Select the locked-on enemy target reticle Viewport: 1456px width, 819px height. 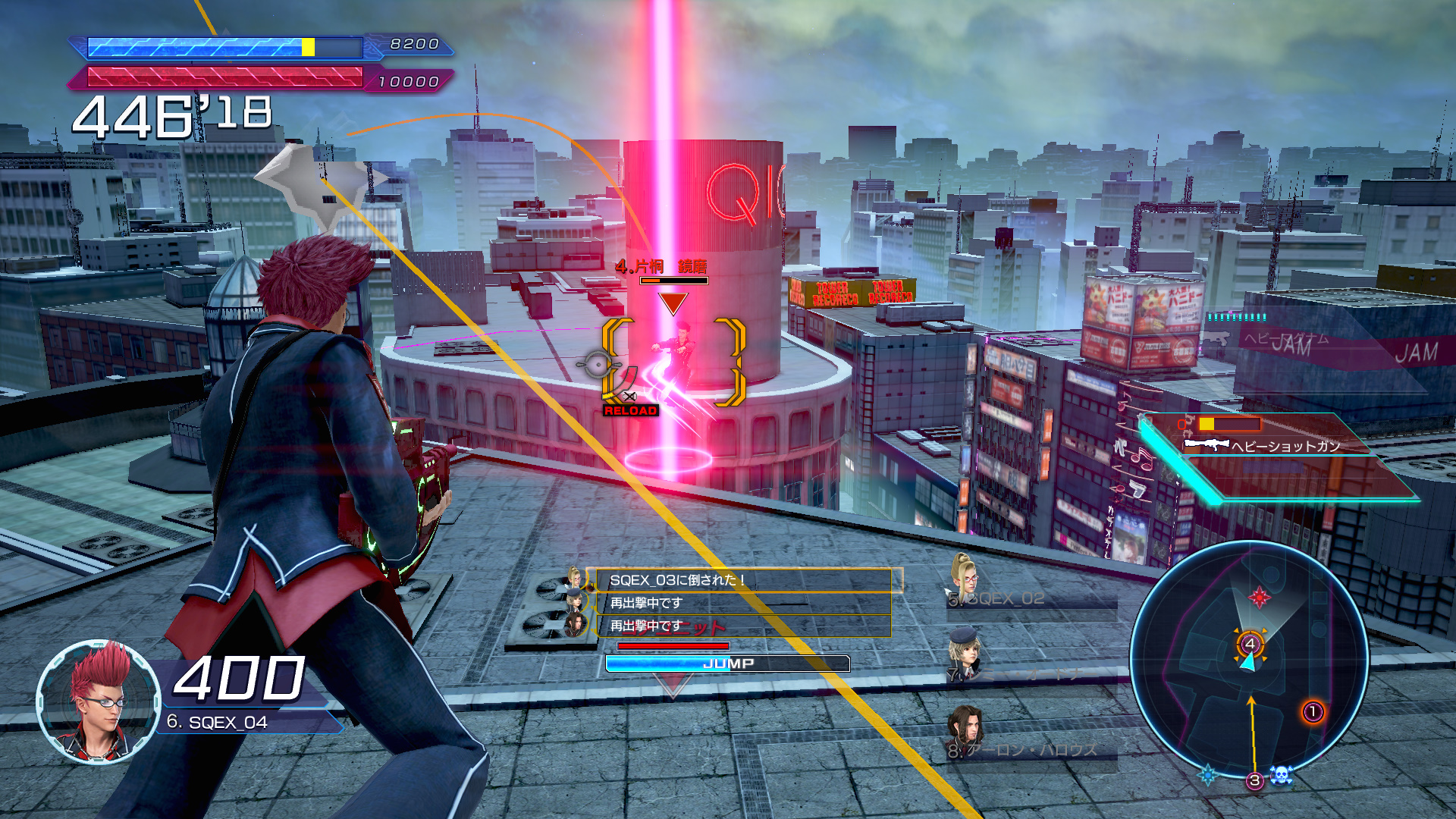tap(673, 362)
